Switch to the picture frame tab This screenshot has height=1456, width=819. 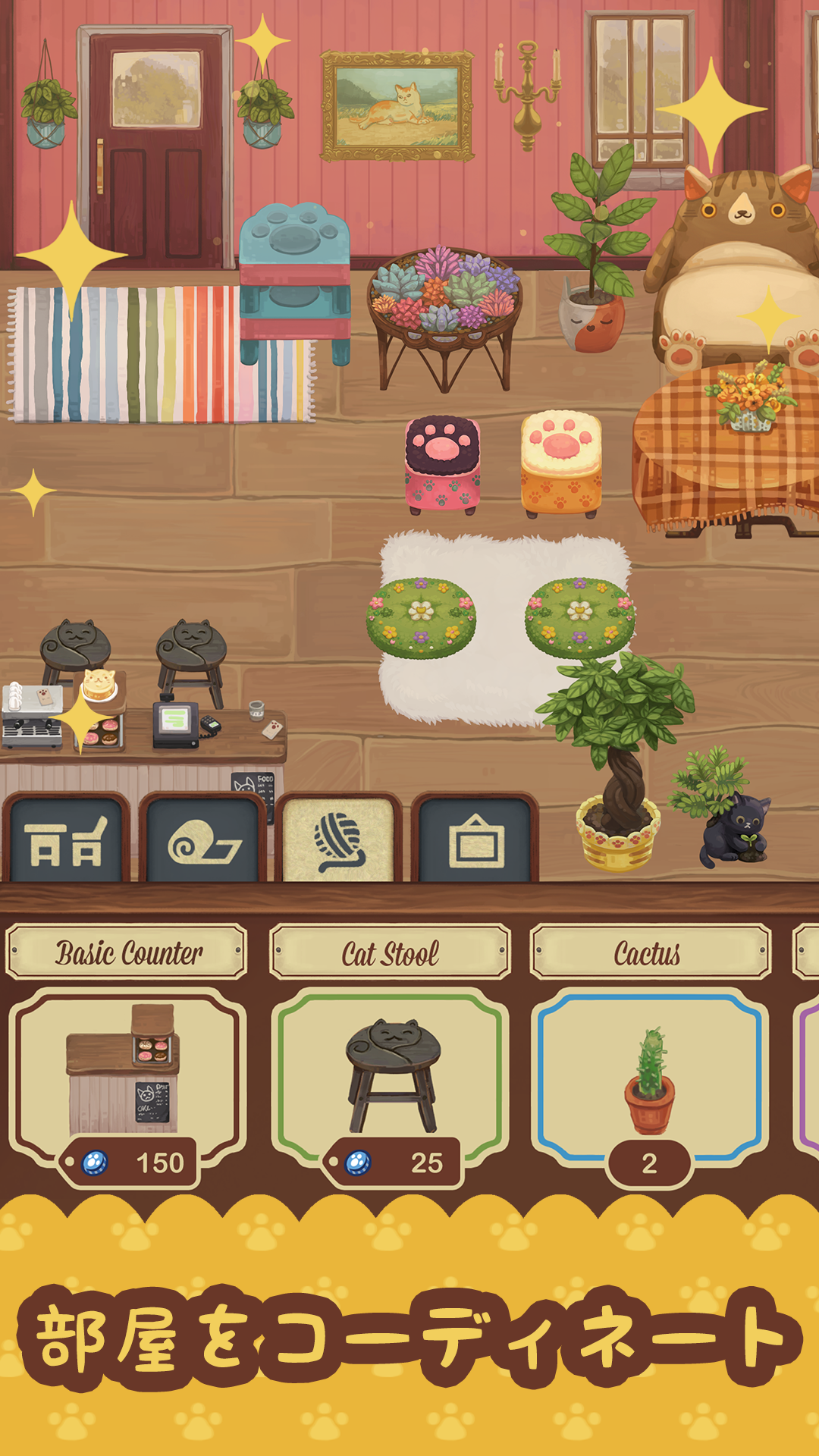click(x=475, y=842)
